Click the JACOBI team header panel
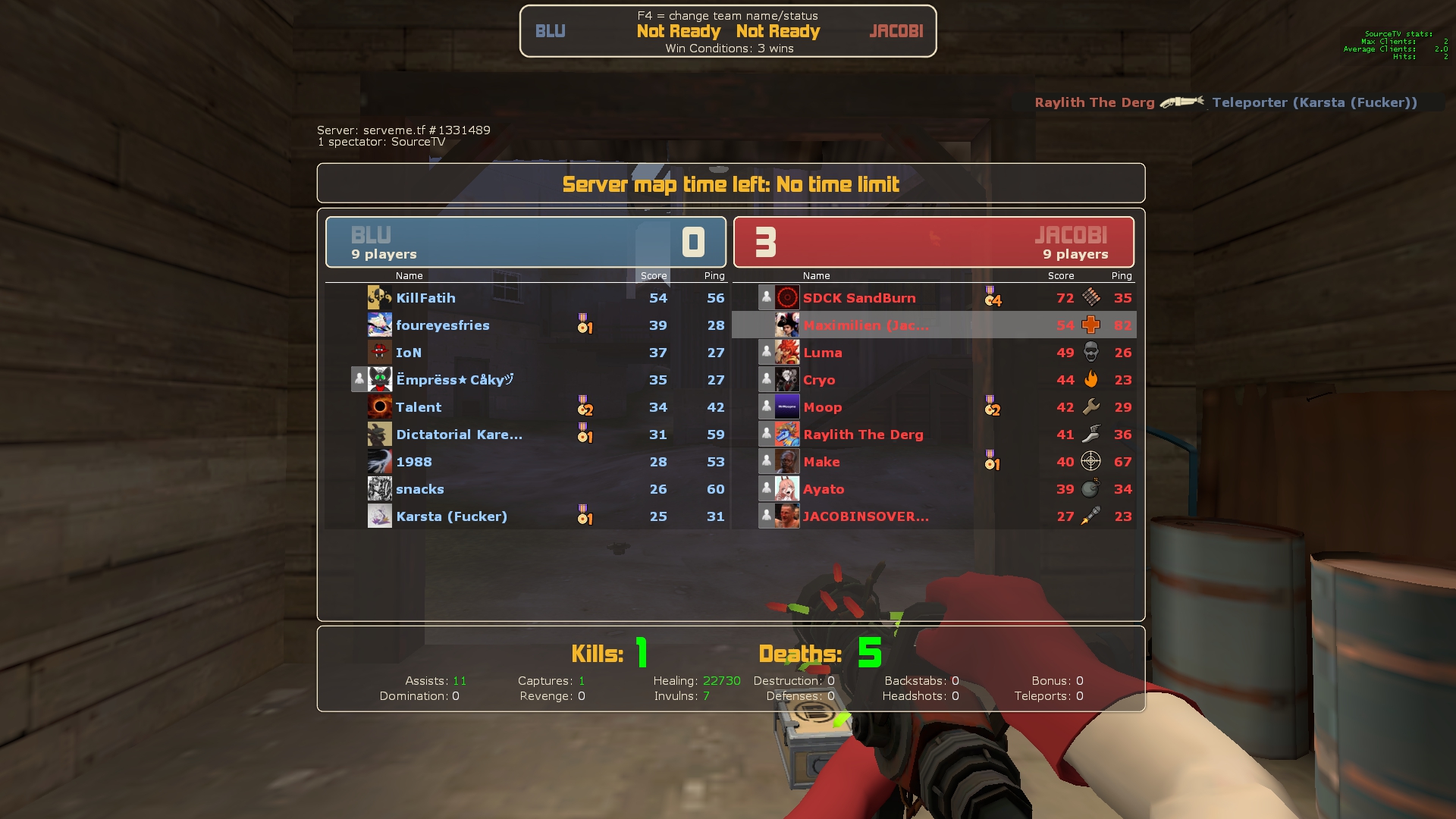This screenshot has width=1456, height=819. click(x=934, y=242)
